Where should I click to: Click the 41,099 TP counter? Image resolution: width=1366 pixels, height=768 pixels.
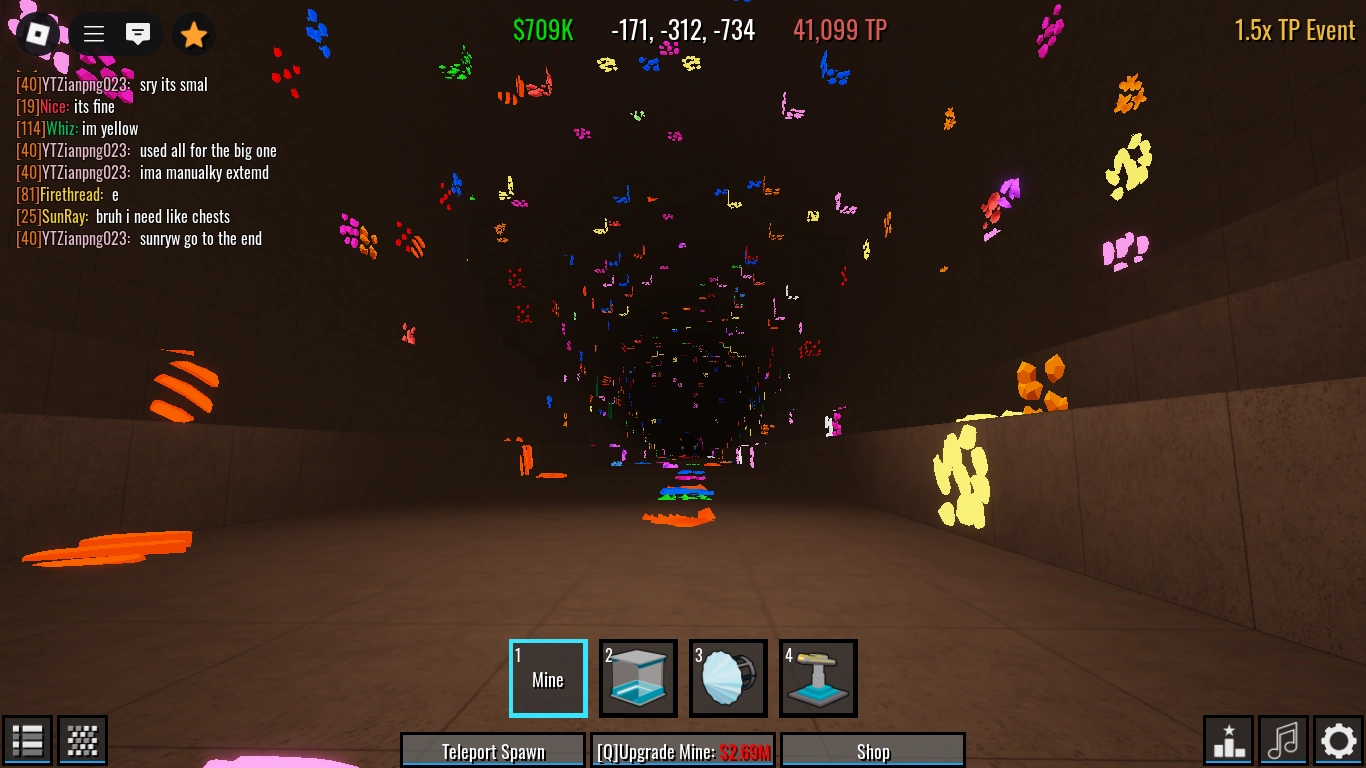(839, 30)
